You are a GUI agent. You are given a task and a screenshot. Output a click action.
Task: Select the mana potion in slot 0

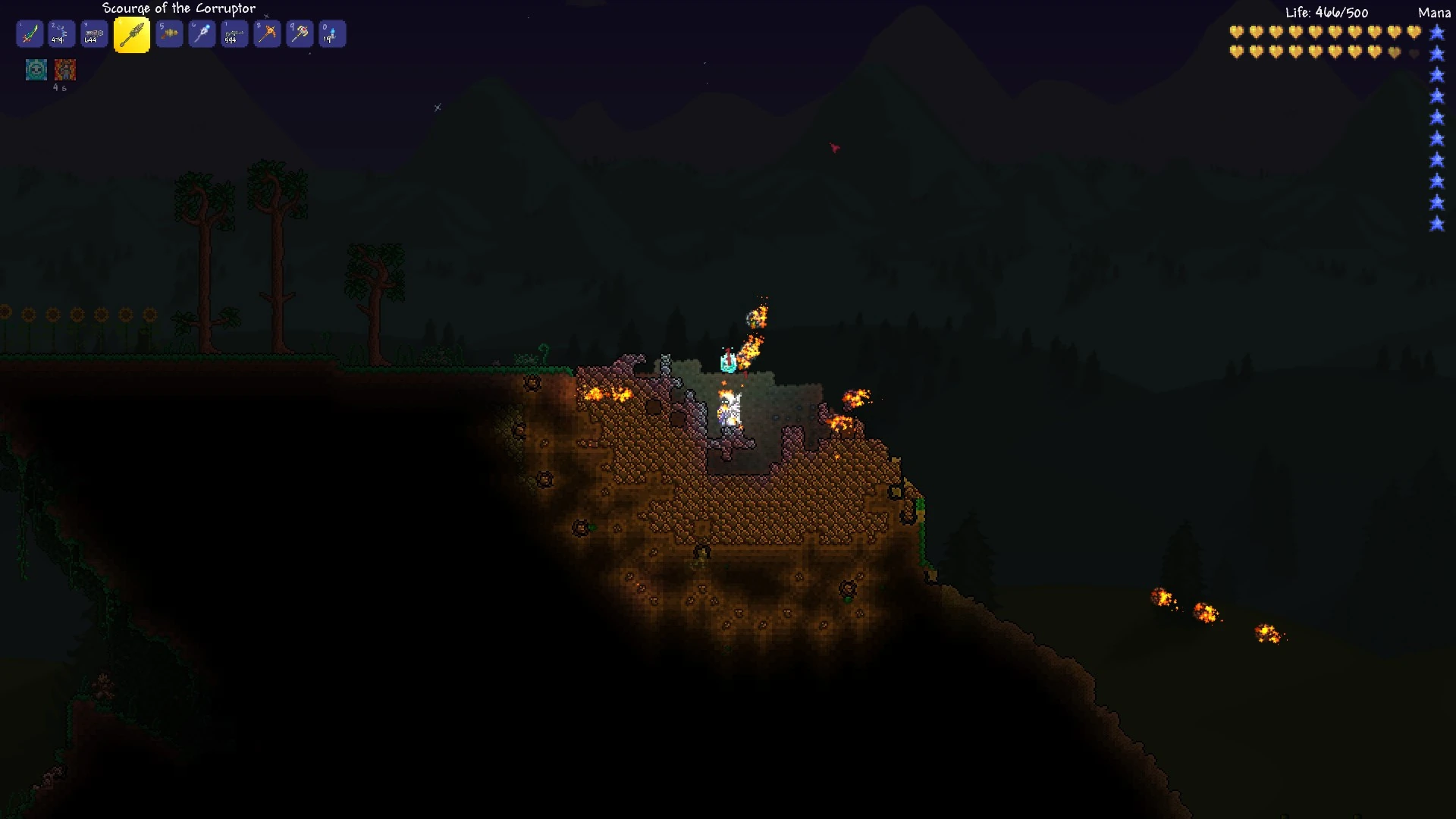tap(331, 33)
